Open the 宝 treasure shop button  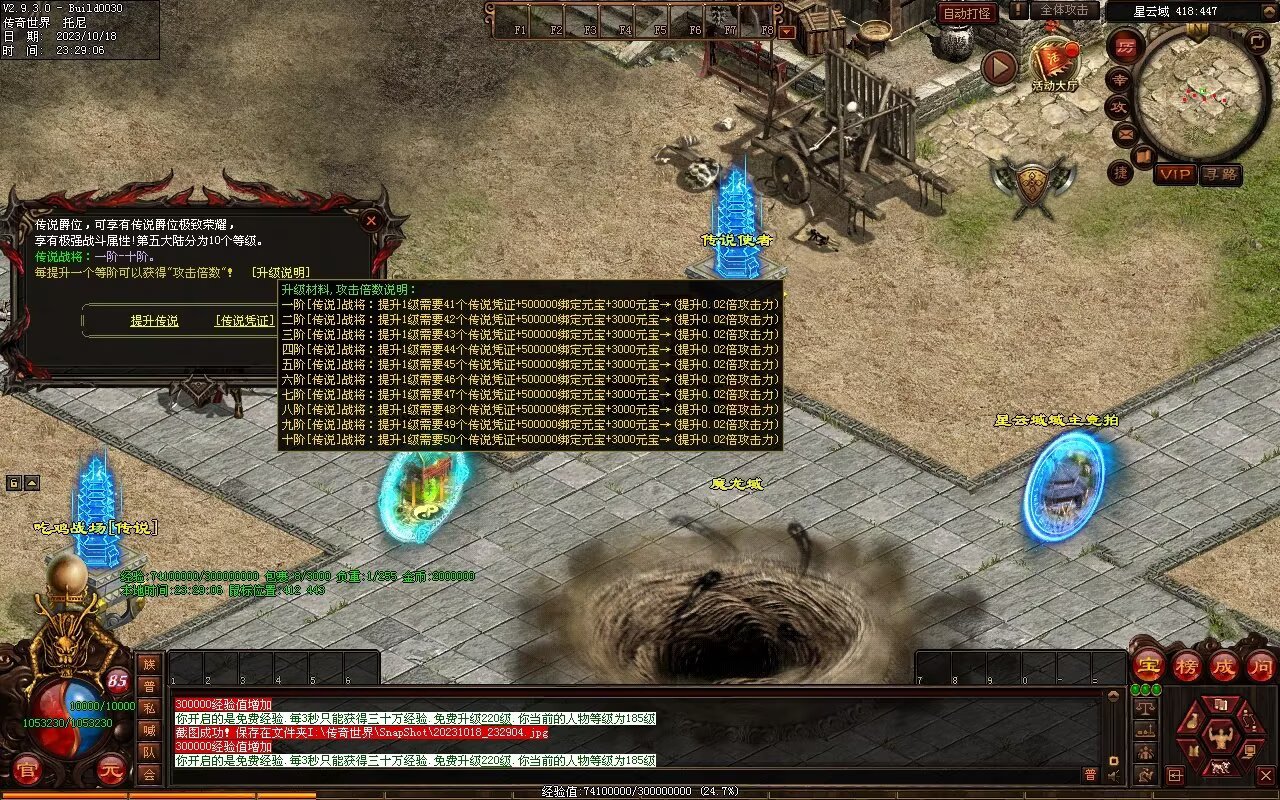click(1148, 665)
